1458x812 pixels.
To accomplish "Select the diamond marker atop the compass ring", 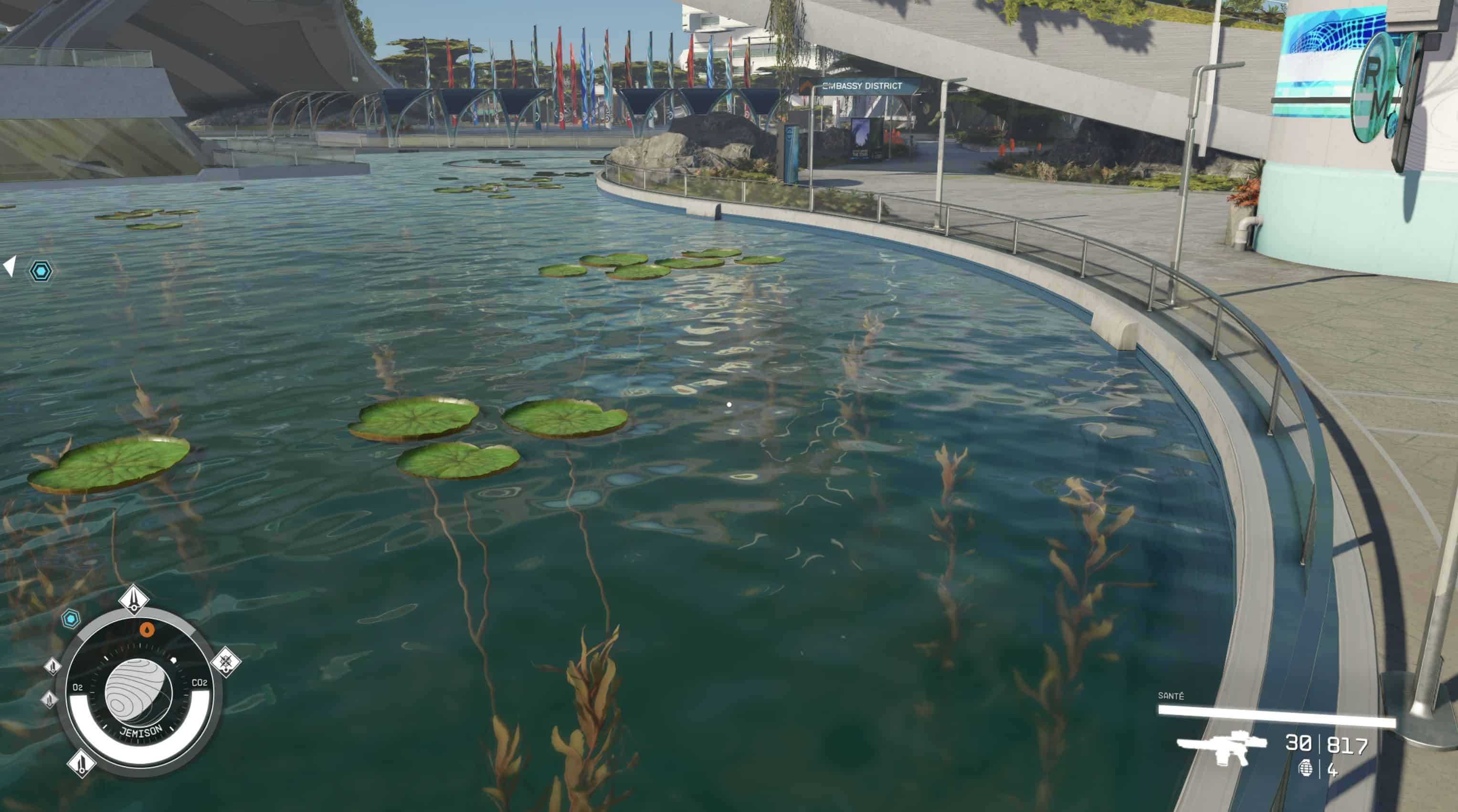I will [x=134, y=599].
